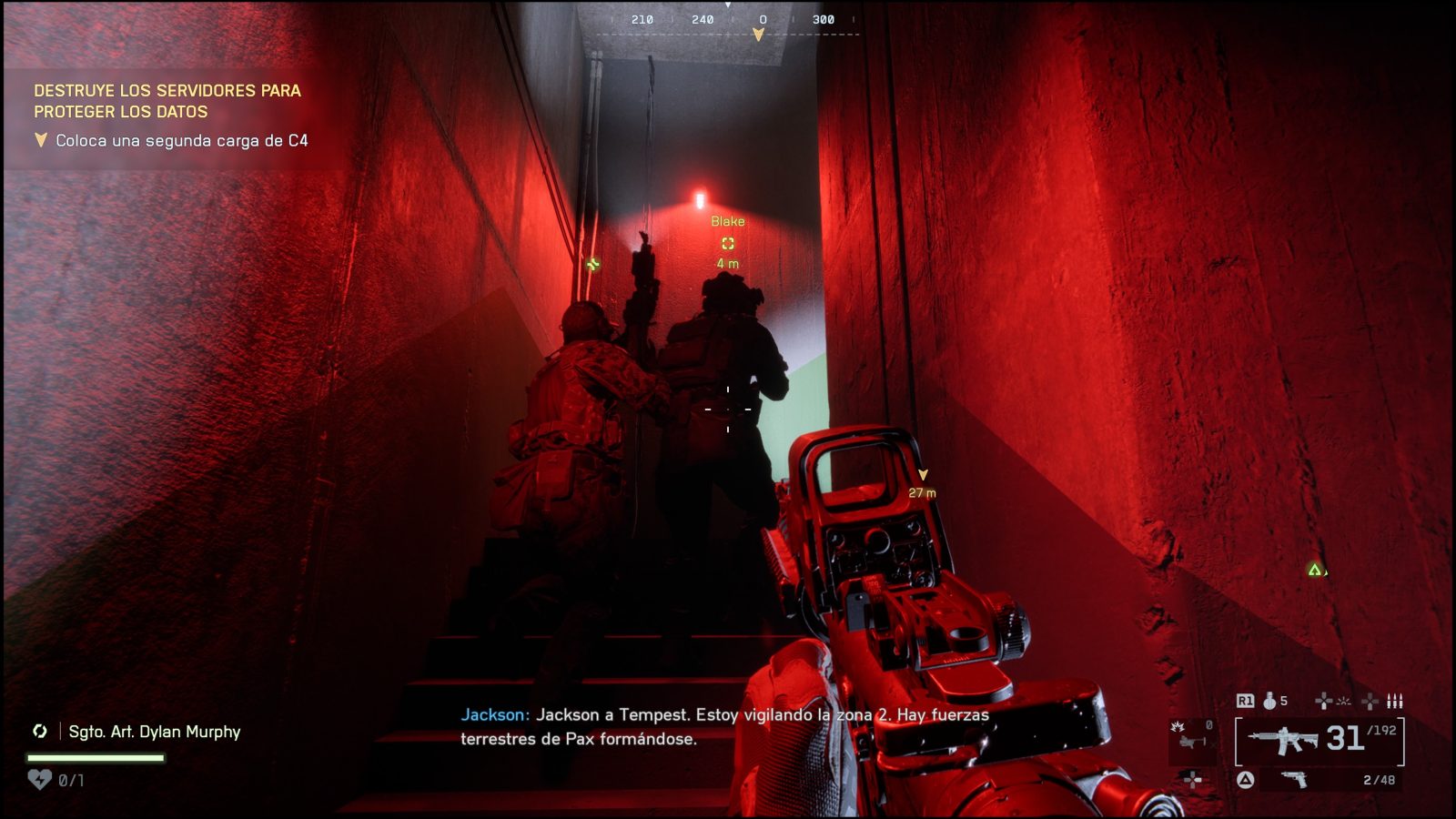This screenshot has height=819, width=1456.
Task: Click Blake's squadmate marker
Action: click(728, 243)
